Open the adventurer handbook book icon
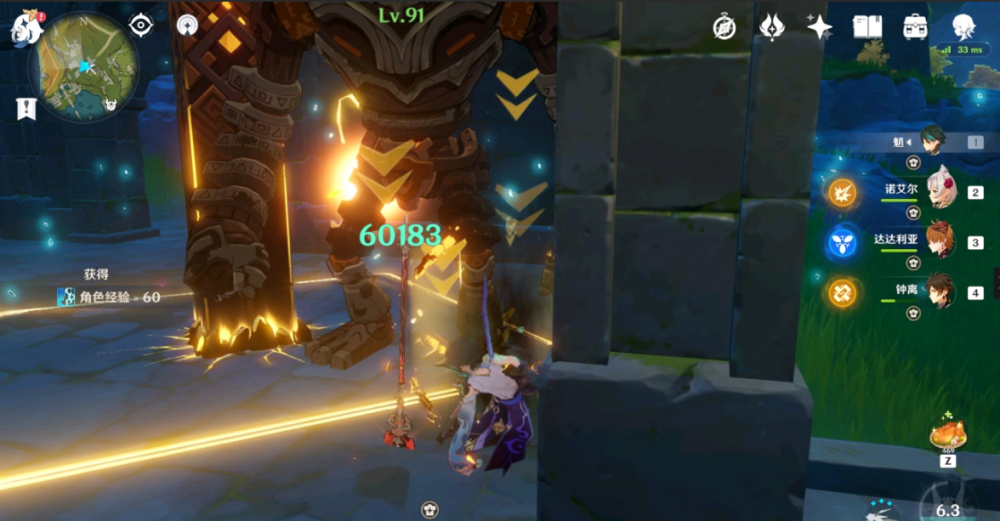The width and height of the screenshot is (1000, 521). pos(867,27)
